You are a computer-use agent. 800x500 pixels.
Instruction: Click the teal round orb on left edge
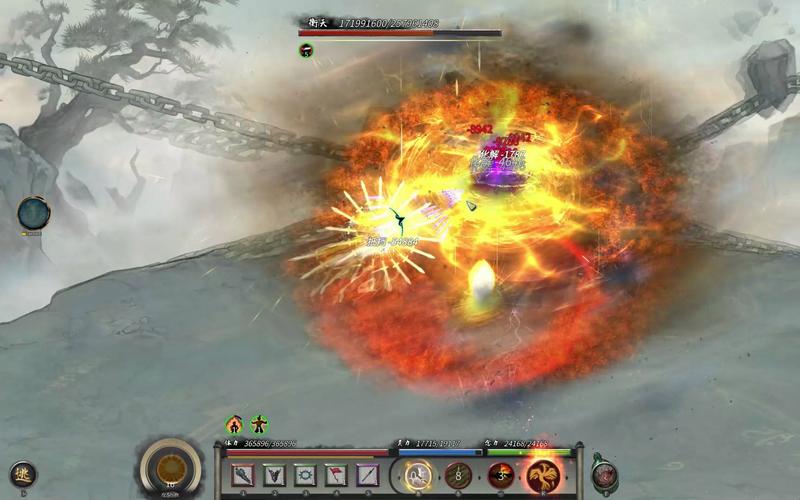[x=33, y=212]
